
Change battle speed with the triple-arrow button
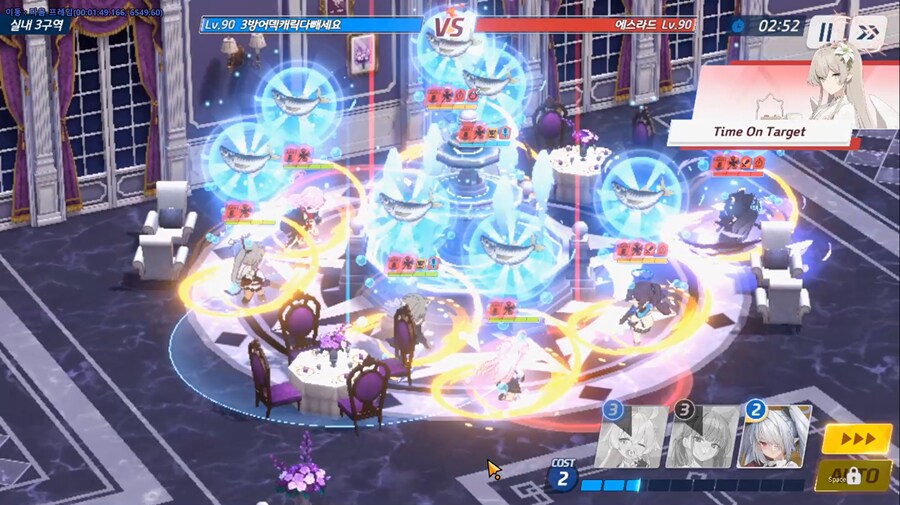point(856,438)
